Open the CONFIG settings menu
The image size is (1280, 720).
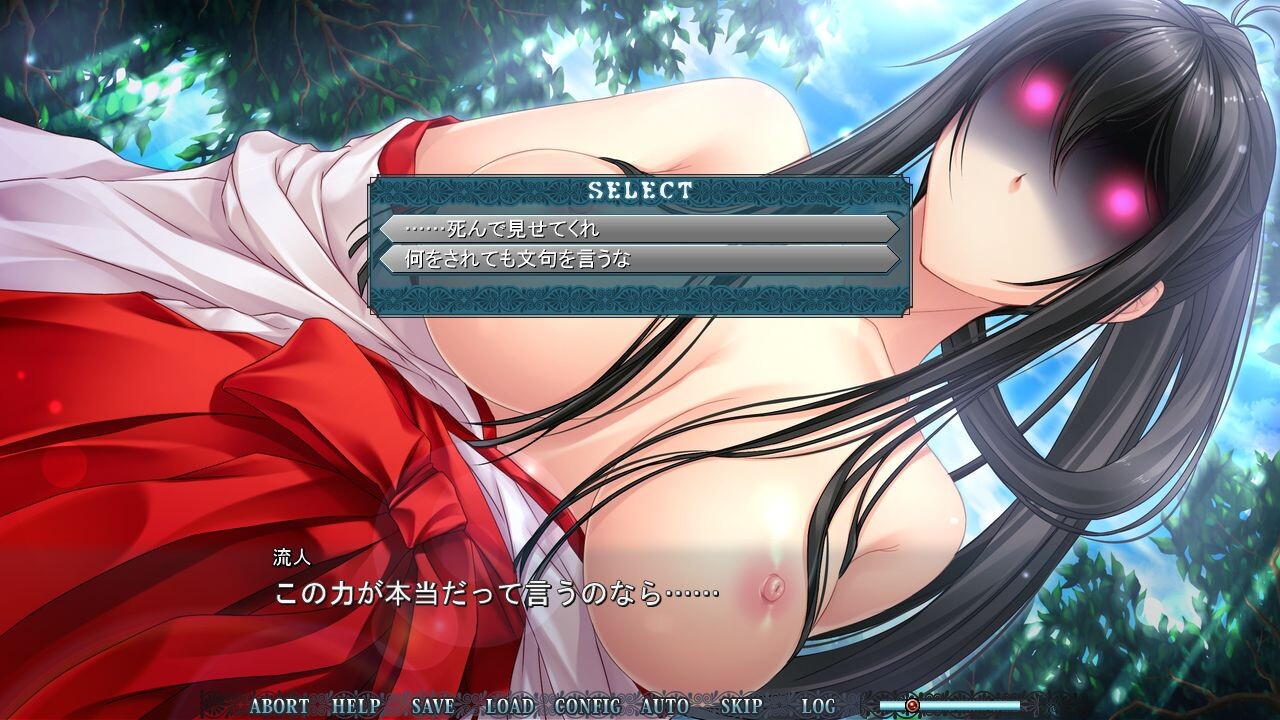point(588,703)
